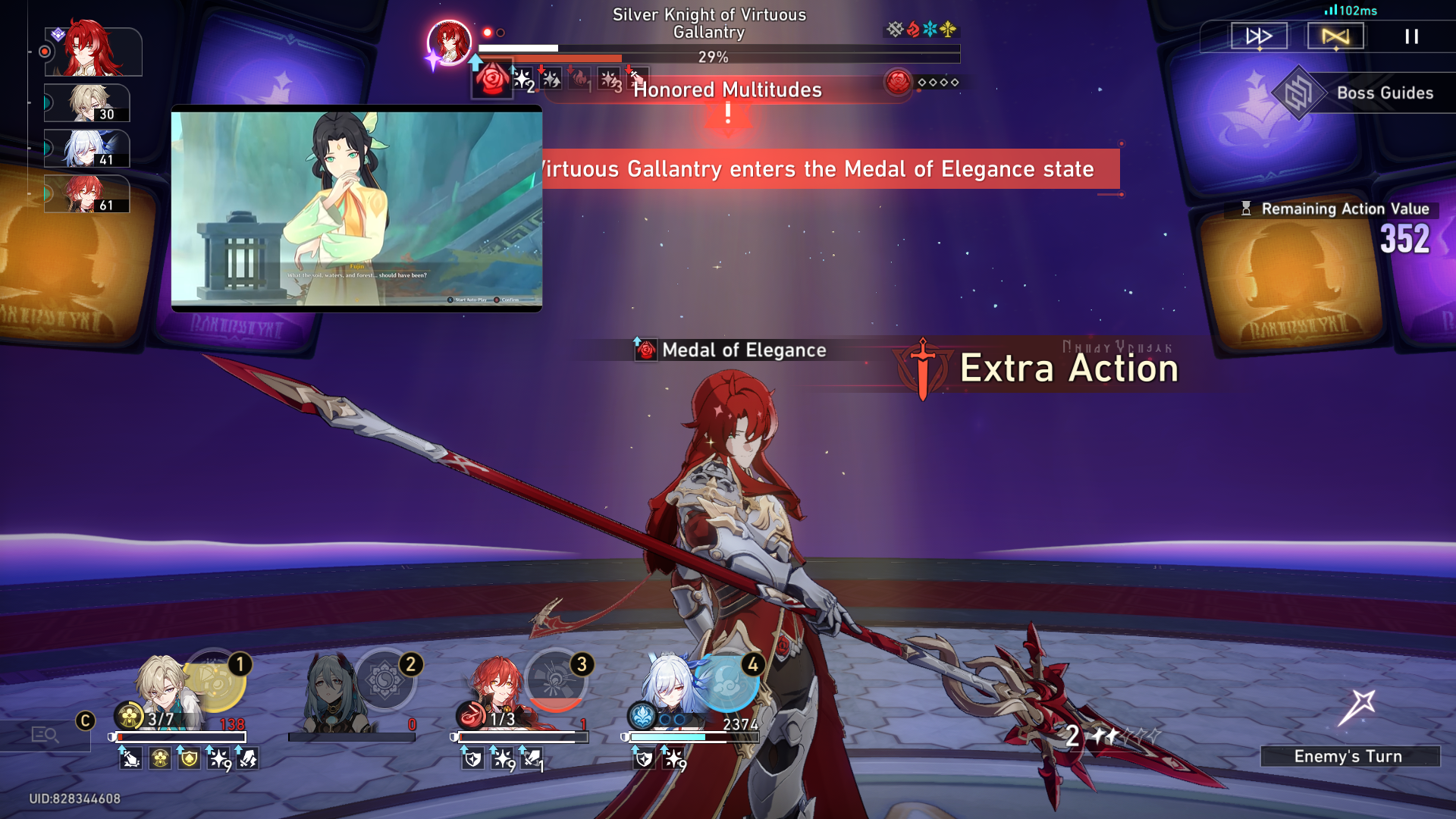The height and width of the screenshot is (819, 1456).
Task: Toggle auto-battle on or off
Action: pos(1335,36)
